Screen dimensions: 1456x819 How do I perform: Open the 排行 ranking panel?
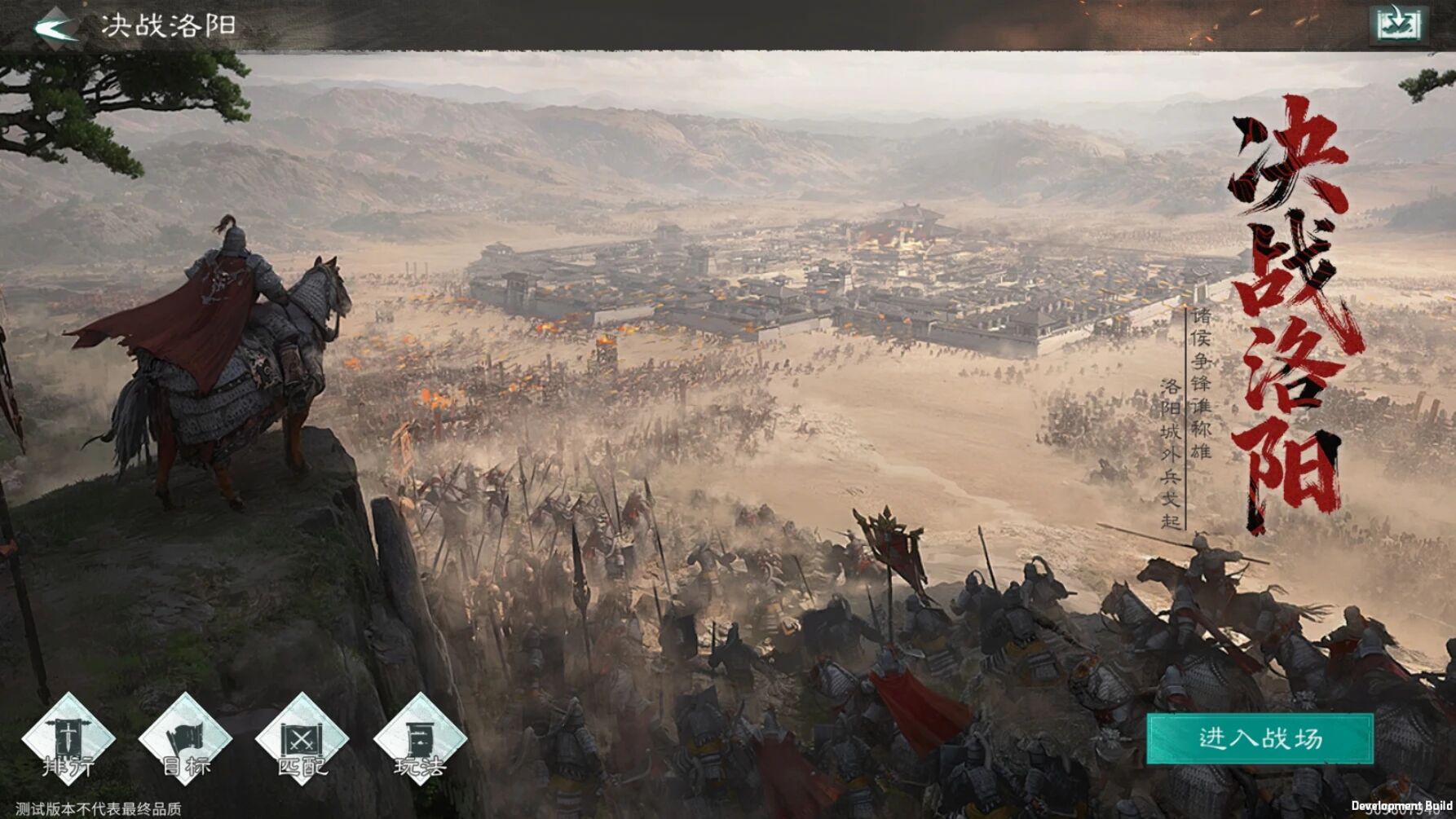(68, 740)
